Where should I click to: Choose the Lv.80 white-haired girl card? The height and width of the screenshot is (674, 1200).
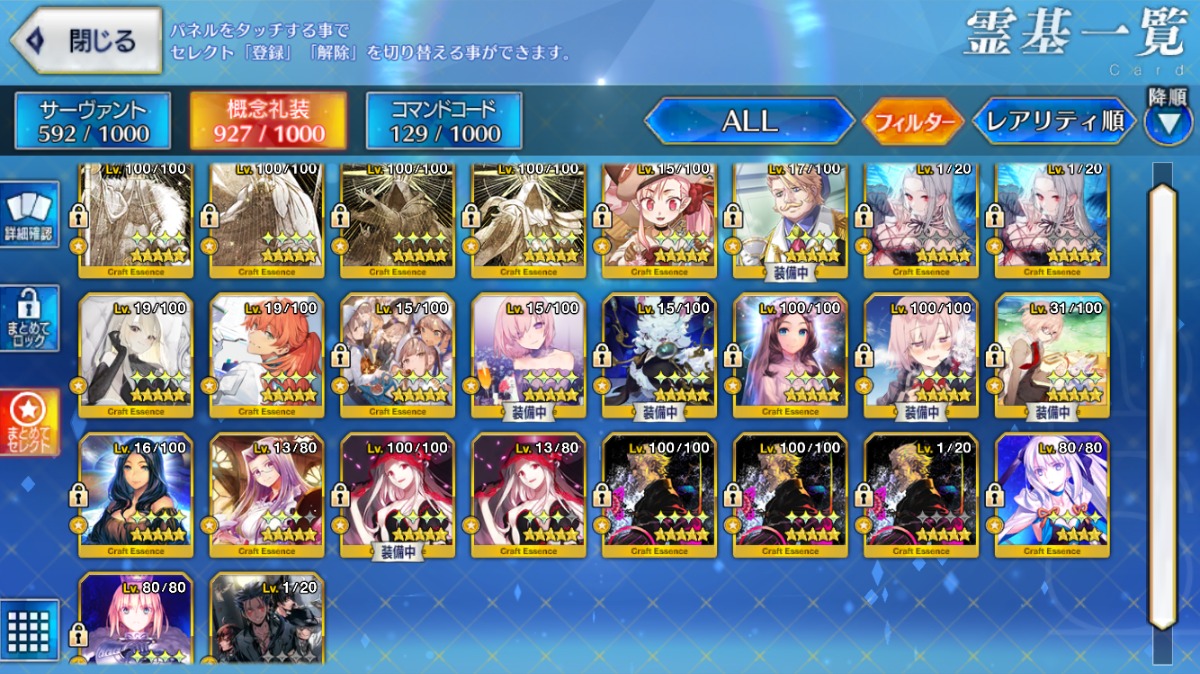tap(1052, 495)
